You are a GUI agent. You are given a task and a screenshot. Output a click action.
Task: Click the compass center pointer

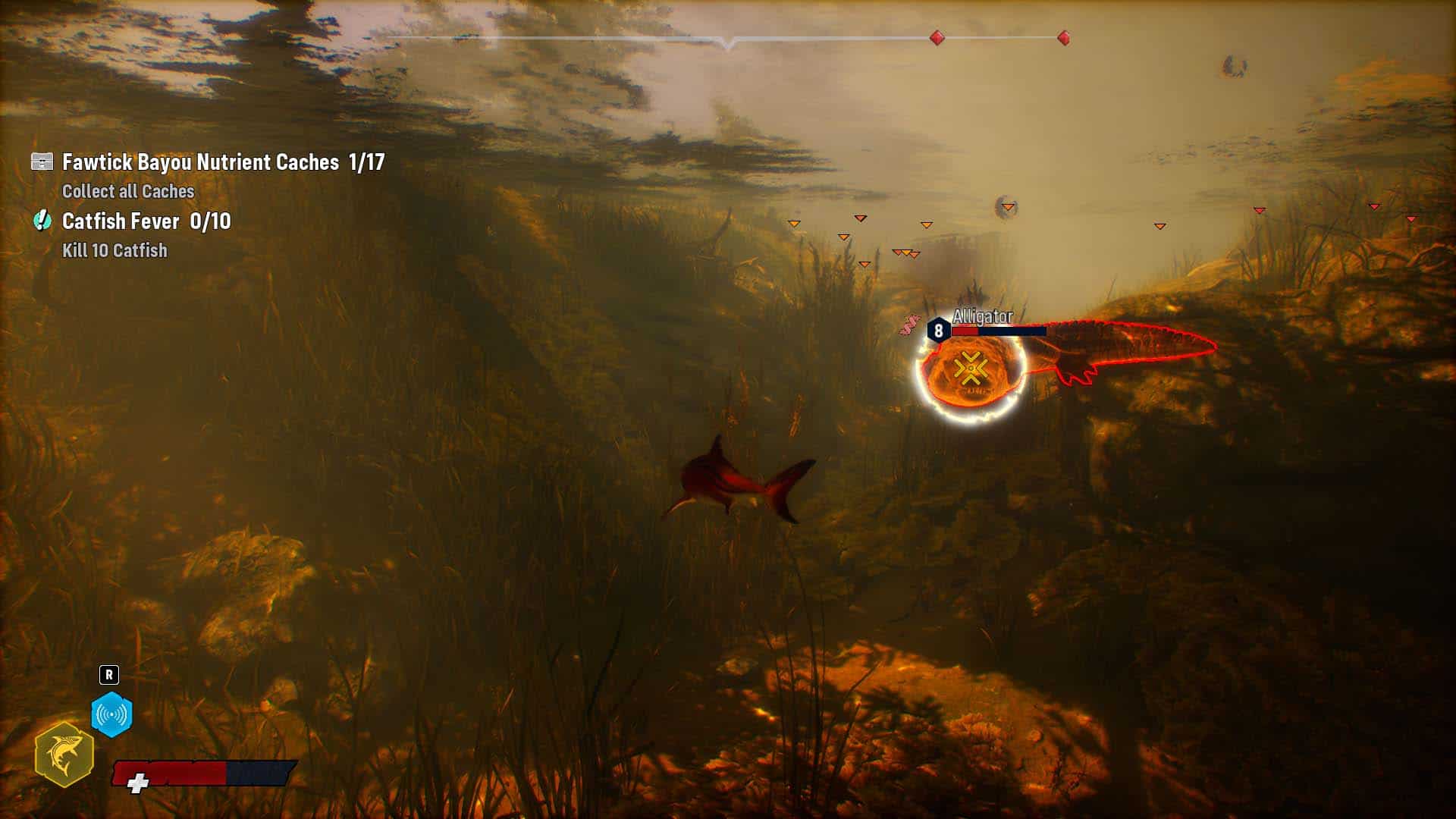coord(727,44)
